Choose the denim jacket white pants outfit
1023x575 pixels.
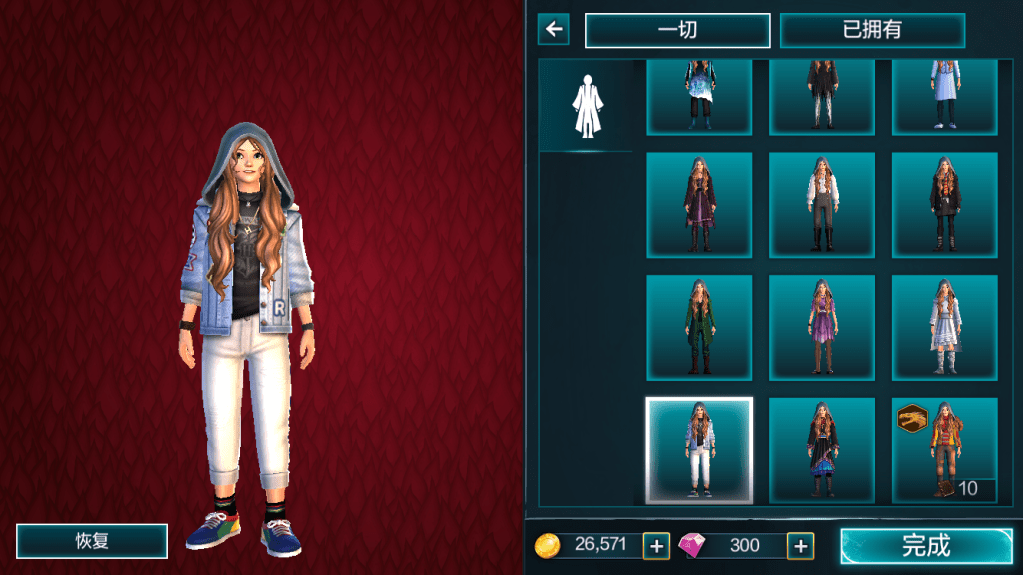pos(699,450)
